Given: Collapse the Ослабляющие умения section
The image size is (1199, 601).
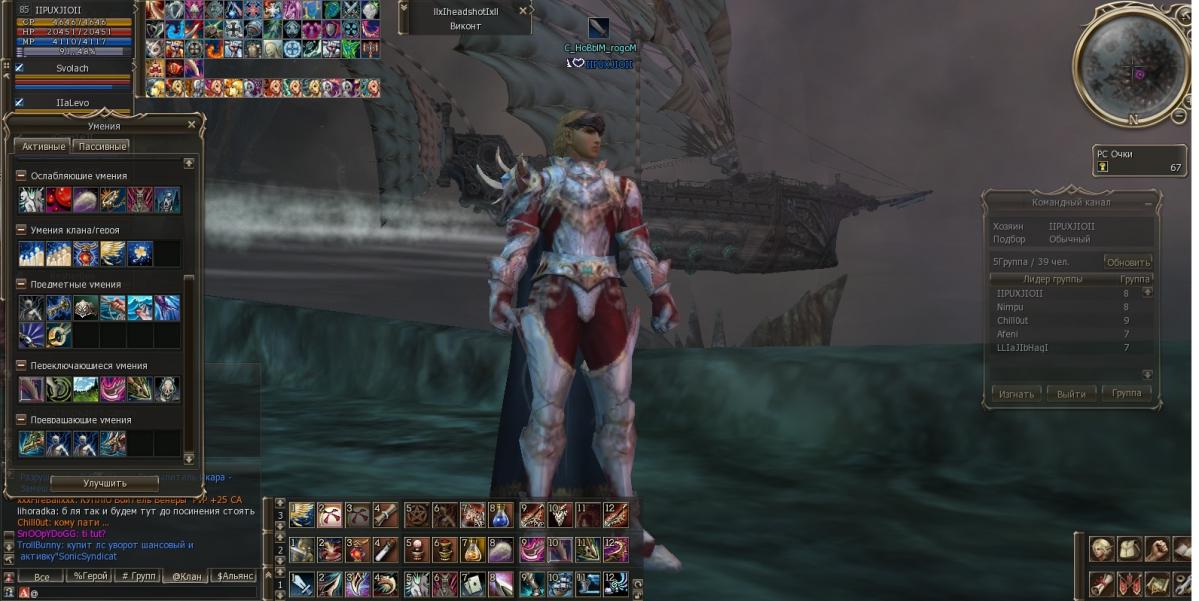Looking at the screenshot, I should pyautogui.click(x=21, y=176).
